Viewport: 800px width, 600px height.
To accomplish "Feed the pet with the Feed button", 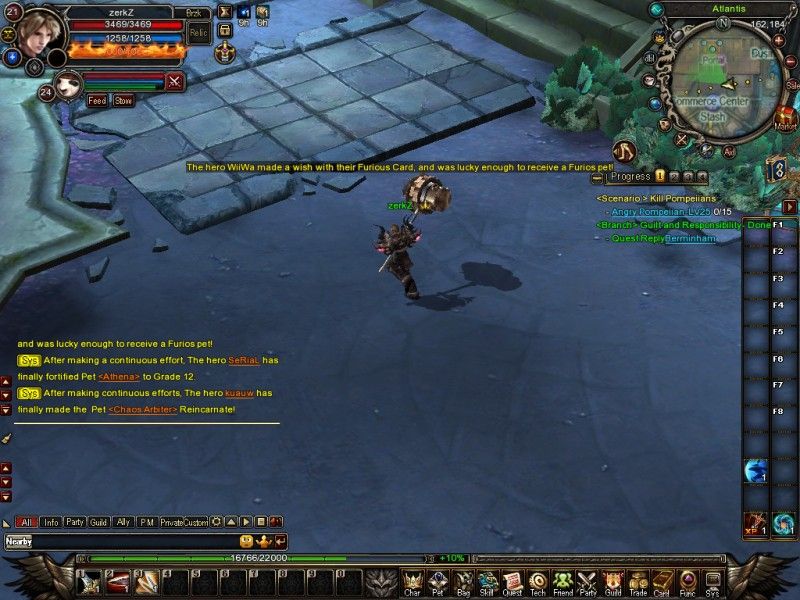I will coord(97,101).
